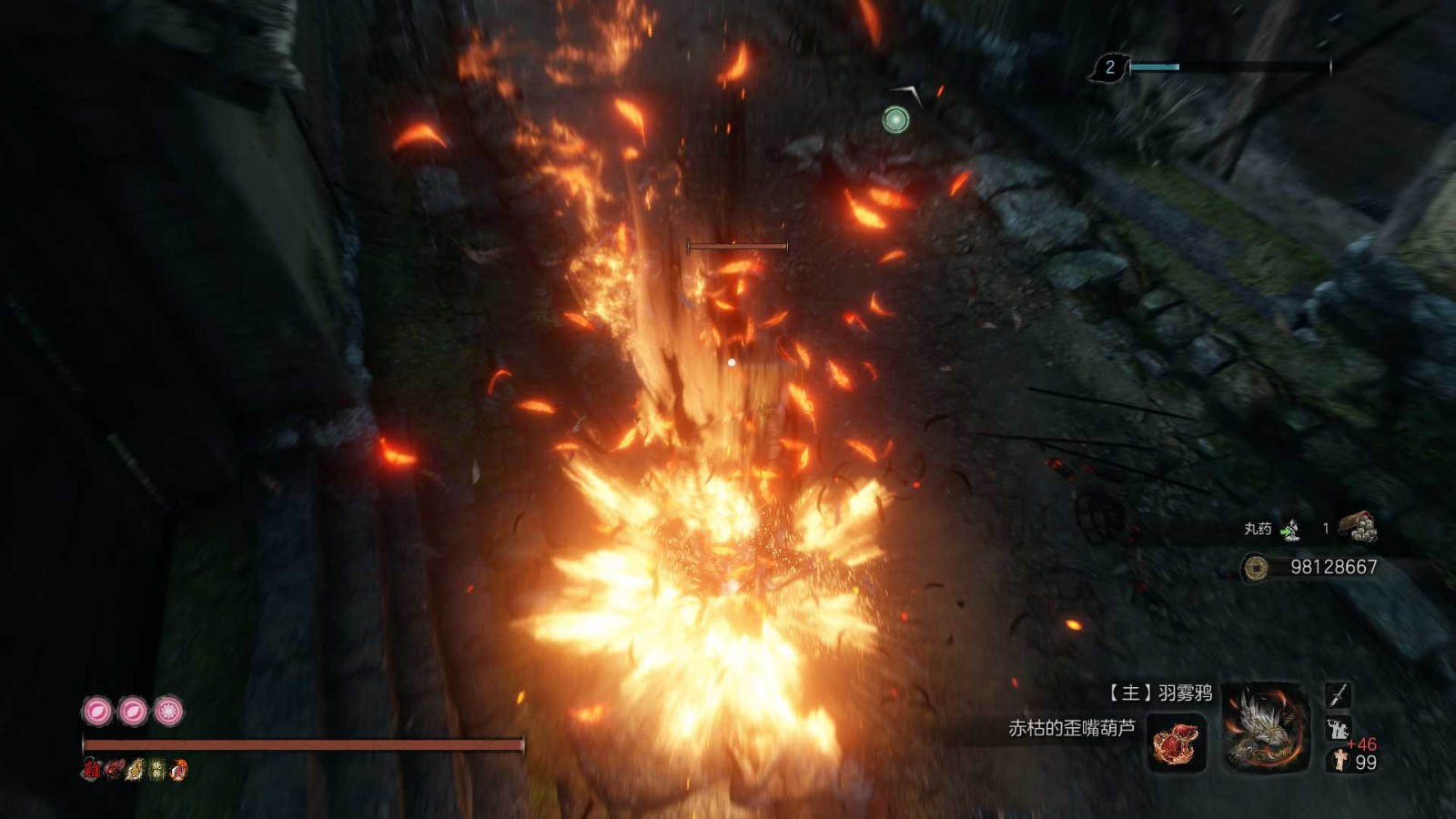The image size is (1456, 819).
Task: Click the spirit emblem figure icon
Action: coord(1339,760)
